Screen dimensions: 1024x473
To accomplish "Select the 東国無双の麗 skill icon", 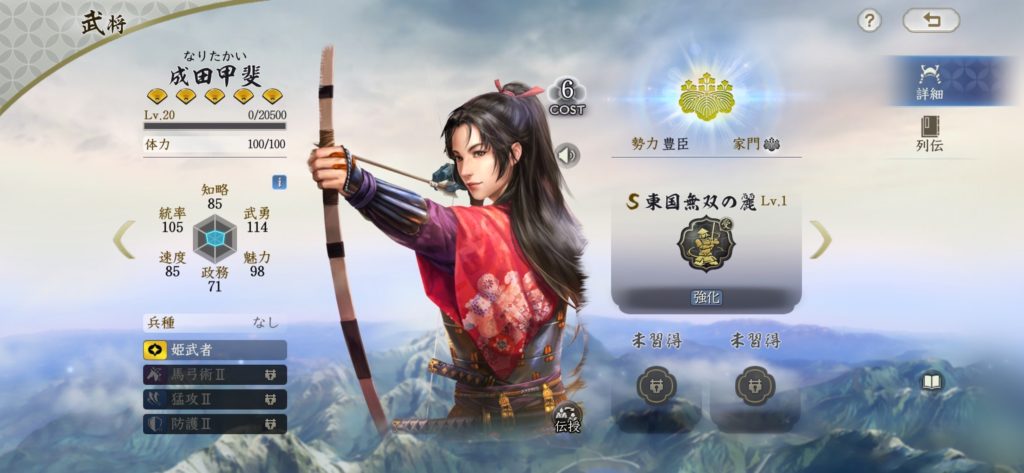I will [706, 243].
